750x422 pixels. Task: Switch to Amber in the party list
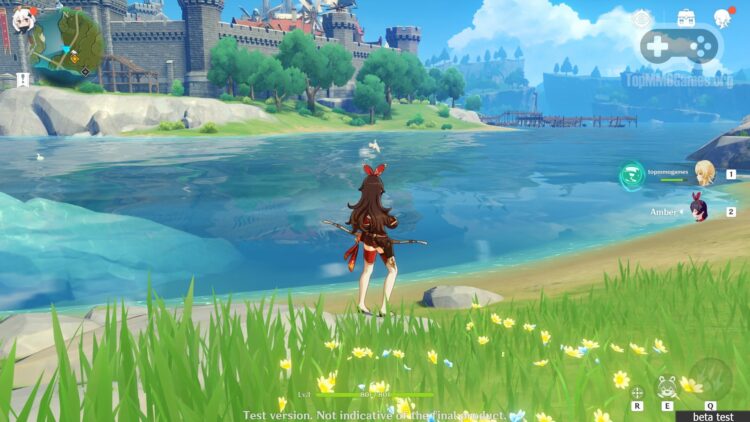coord(700,210)
